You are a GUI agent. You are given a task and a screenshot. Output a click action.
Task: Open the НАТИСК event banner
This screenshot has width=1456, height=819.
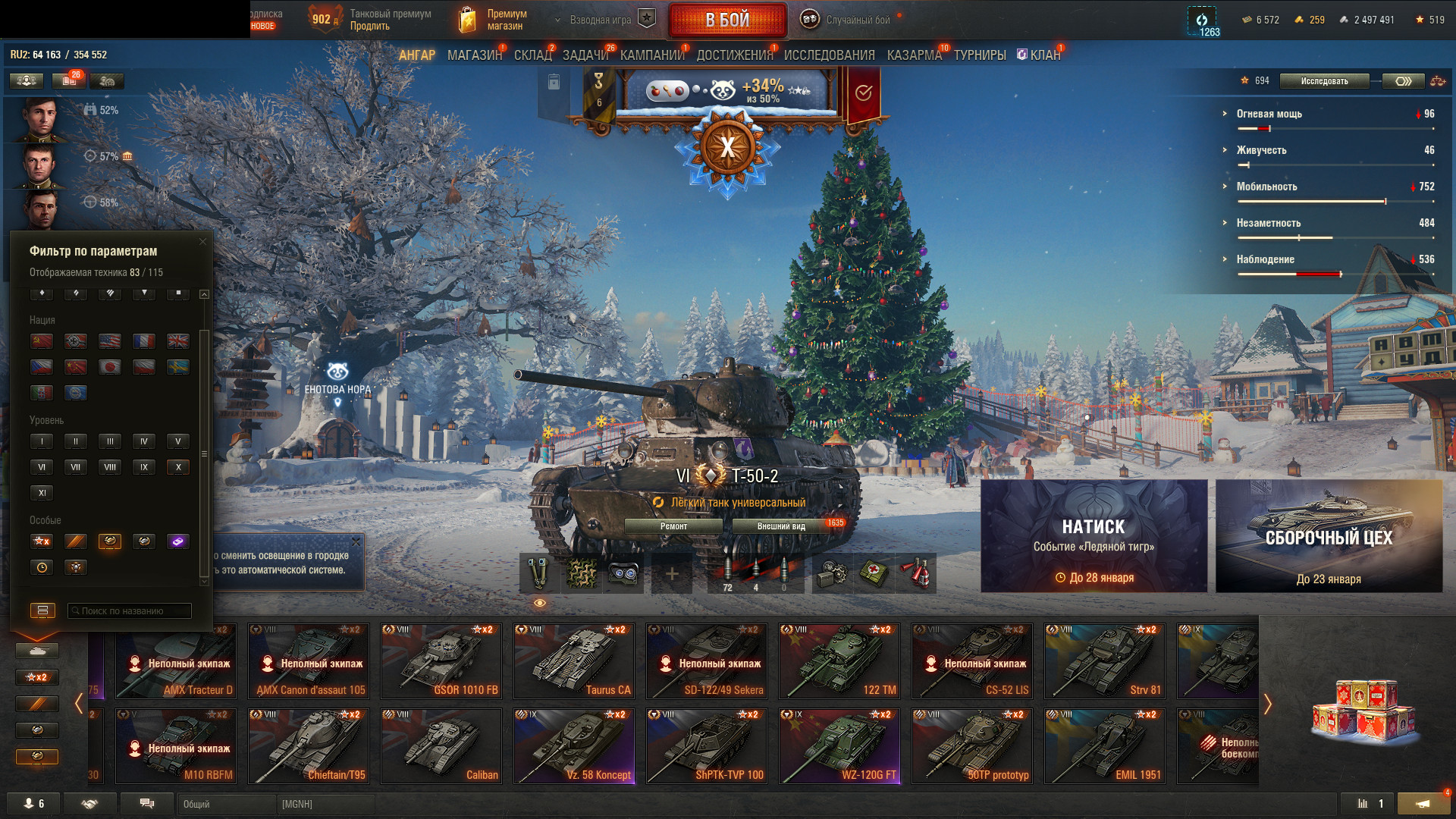coord(1094,536)
